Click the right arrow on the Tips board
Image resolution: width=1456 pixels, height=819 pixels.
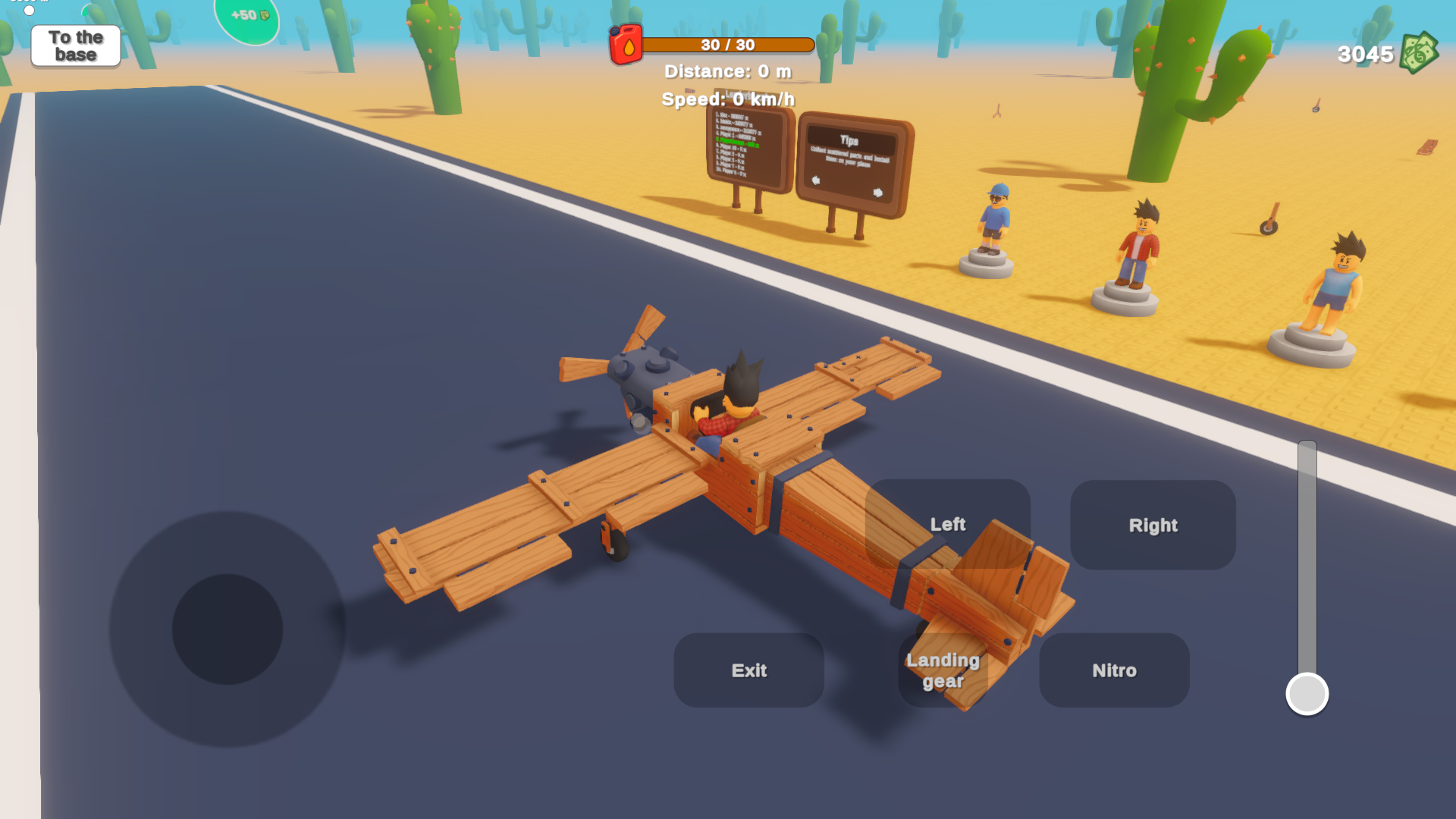tap(877, 195)
